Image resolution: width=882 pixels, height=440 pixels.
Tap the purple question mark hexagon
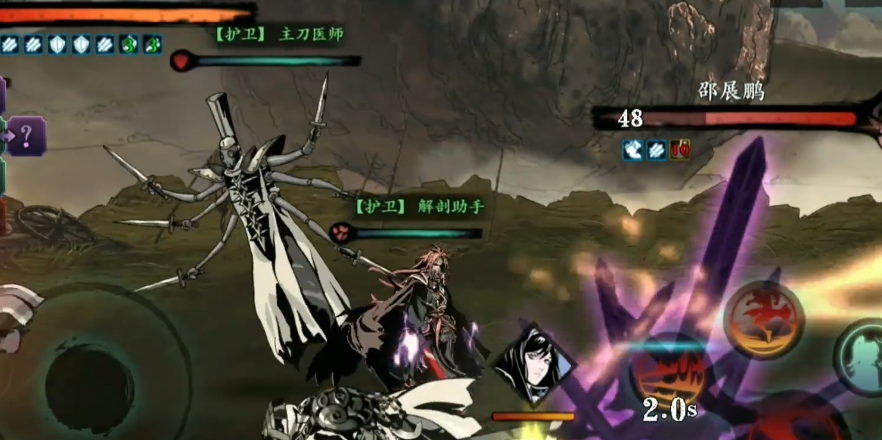[x=27, y=135]
